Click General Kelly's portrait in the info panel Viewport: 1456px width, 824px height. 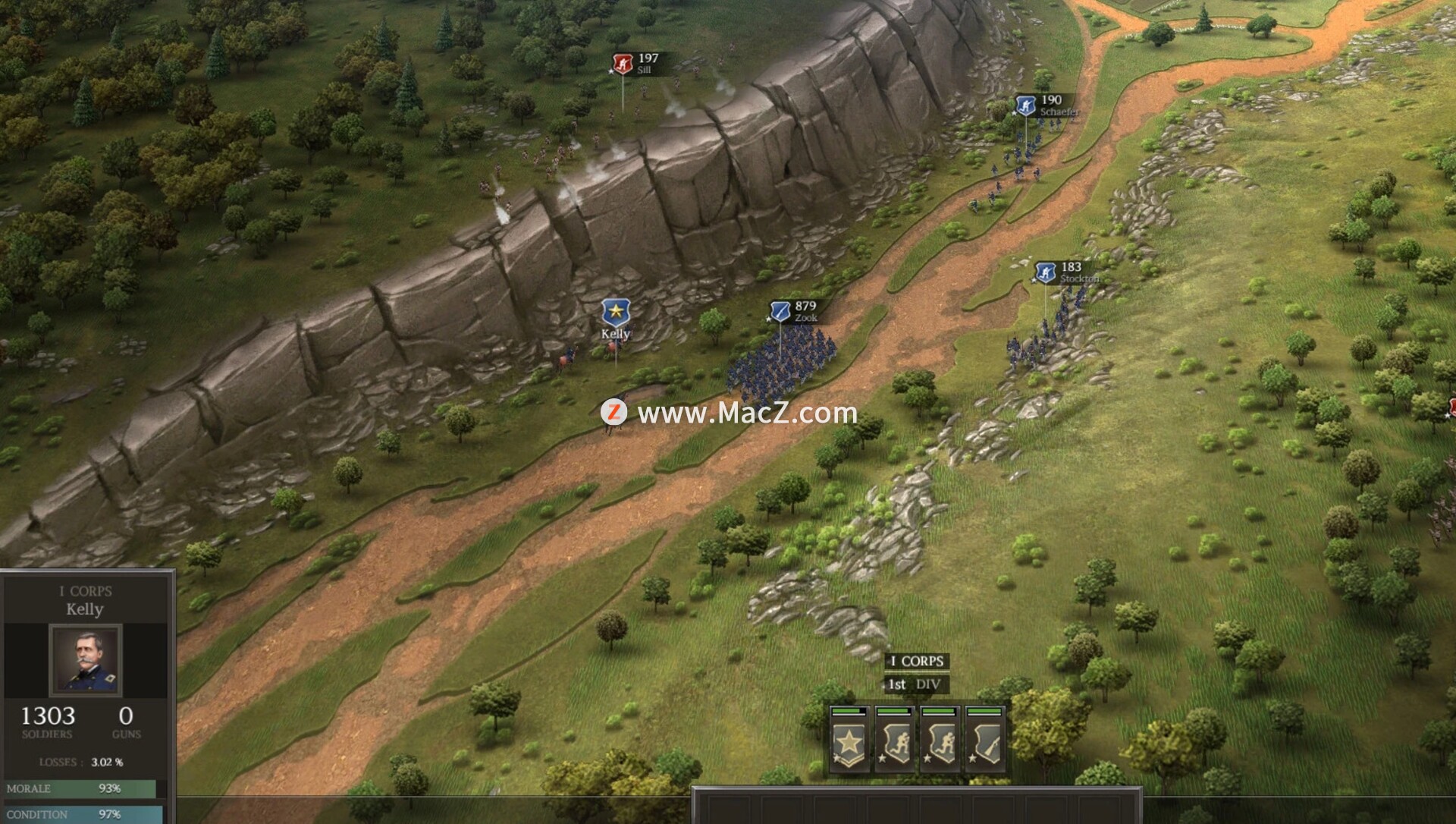click(x=85, y=659)
